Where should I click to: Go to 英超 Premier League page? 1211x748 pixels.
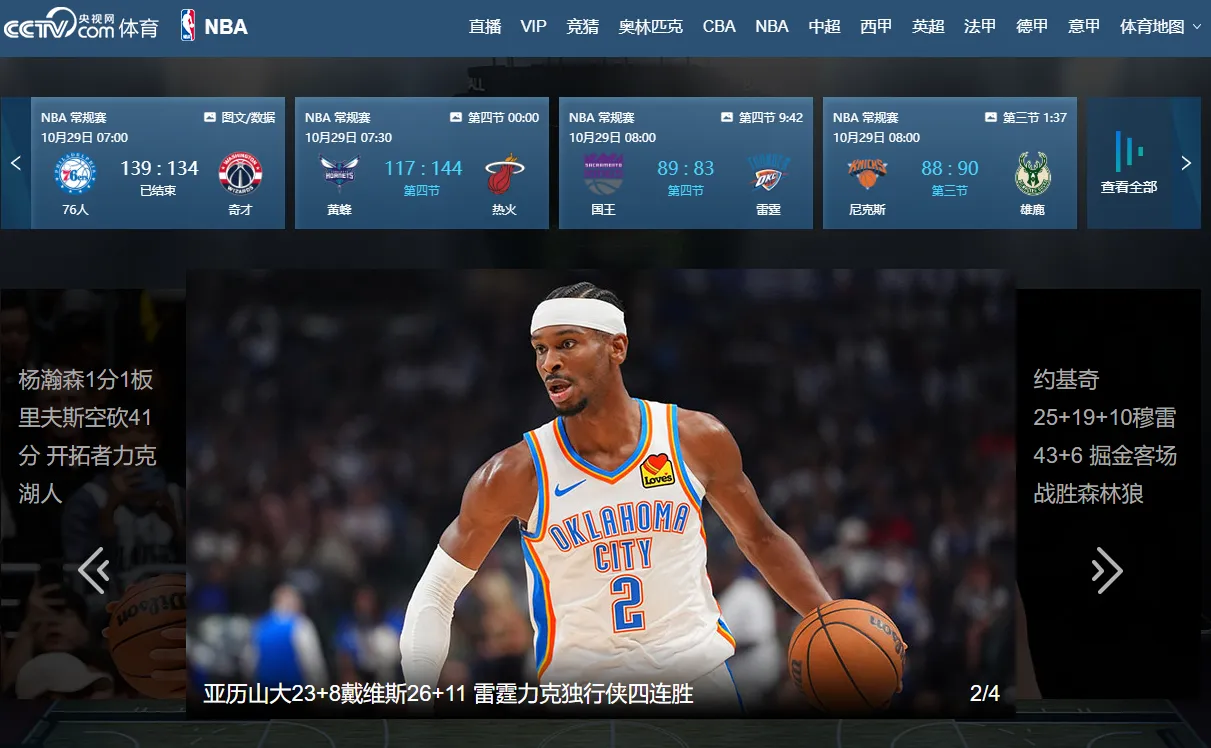[x=928, y=27]
